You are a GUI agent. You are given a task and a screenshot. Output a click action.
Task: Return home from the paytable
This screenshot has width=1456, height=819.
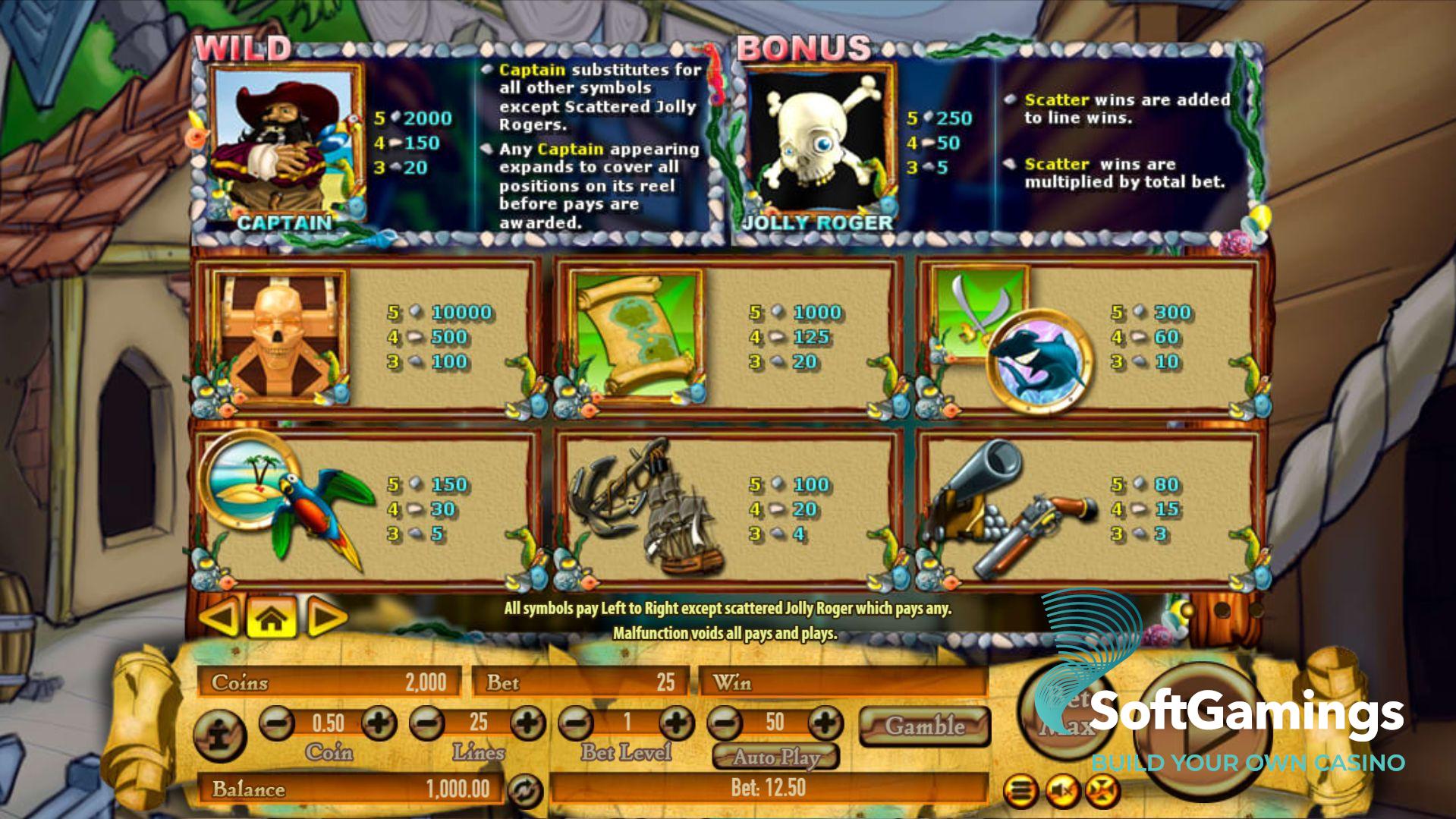272,618
